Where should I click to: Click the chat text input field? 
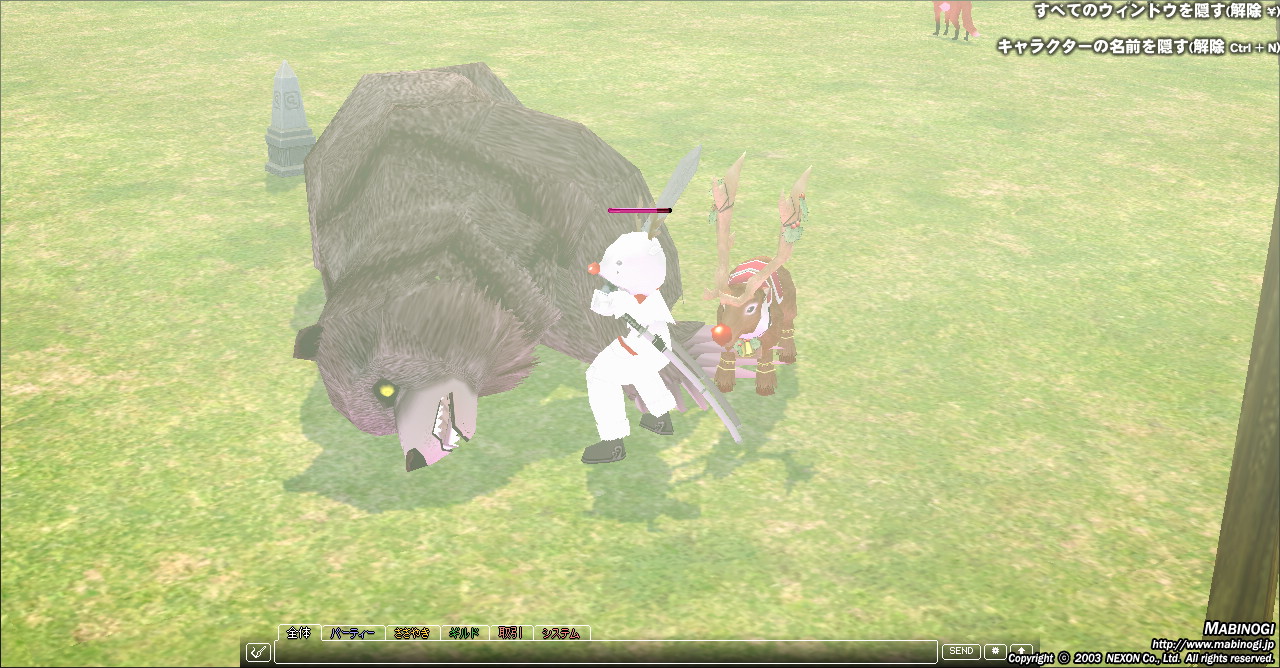(x=605, y=652)
